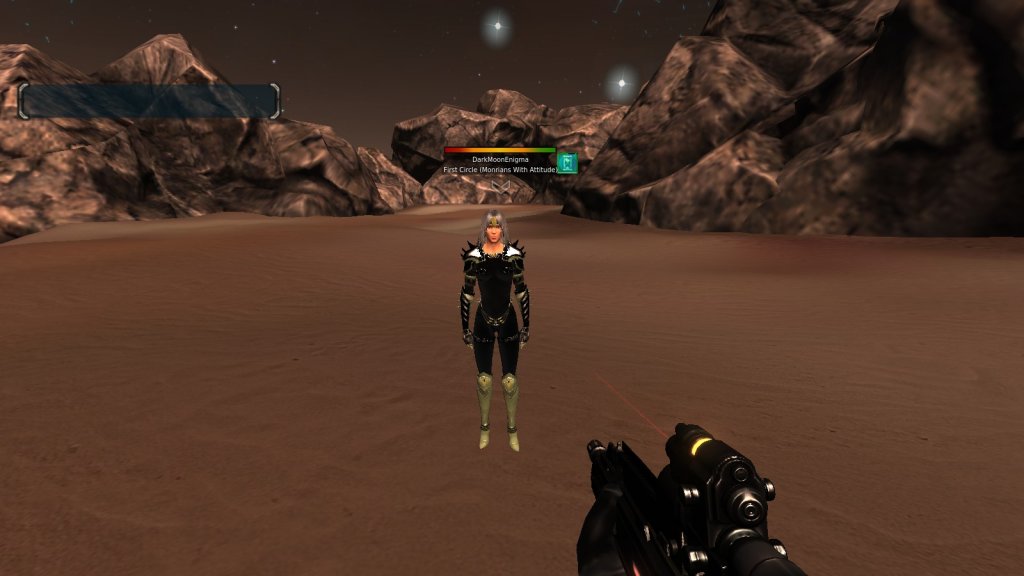
Task: Select the DarkMoonEnigma player name label
Action: tap(499, 160)
